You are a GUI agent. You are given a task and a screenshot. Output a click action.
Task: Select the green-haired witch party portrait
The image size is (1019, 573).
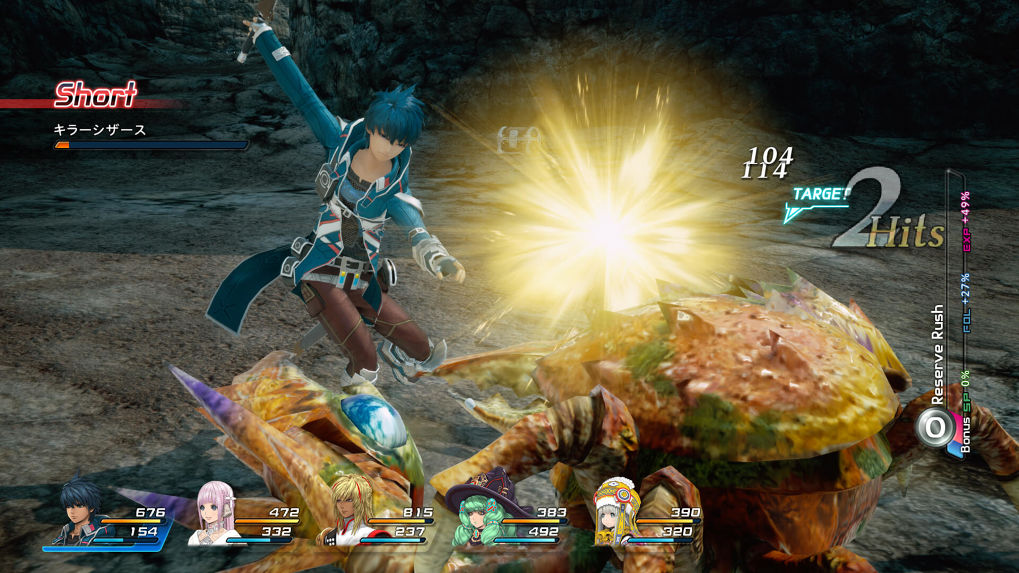coord(476,514)
